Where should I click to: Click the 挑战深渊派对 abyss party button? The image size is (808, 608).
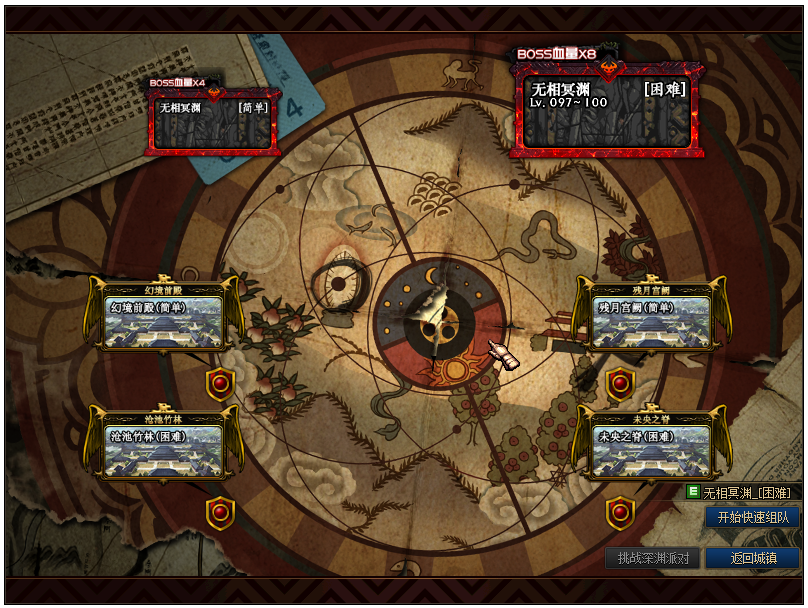(x=652, y=558)
